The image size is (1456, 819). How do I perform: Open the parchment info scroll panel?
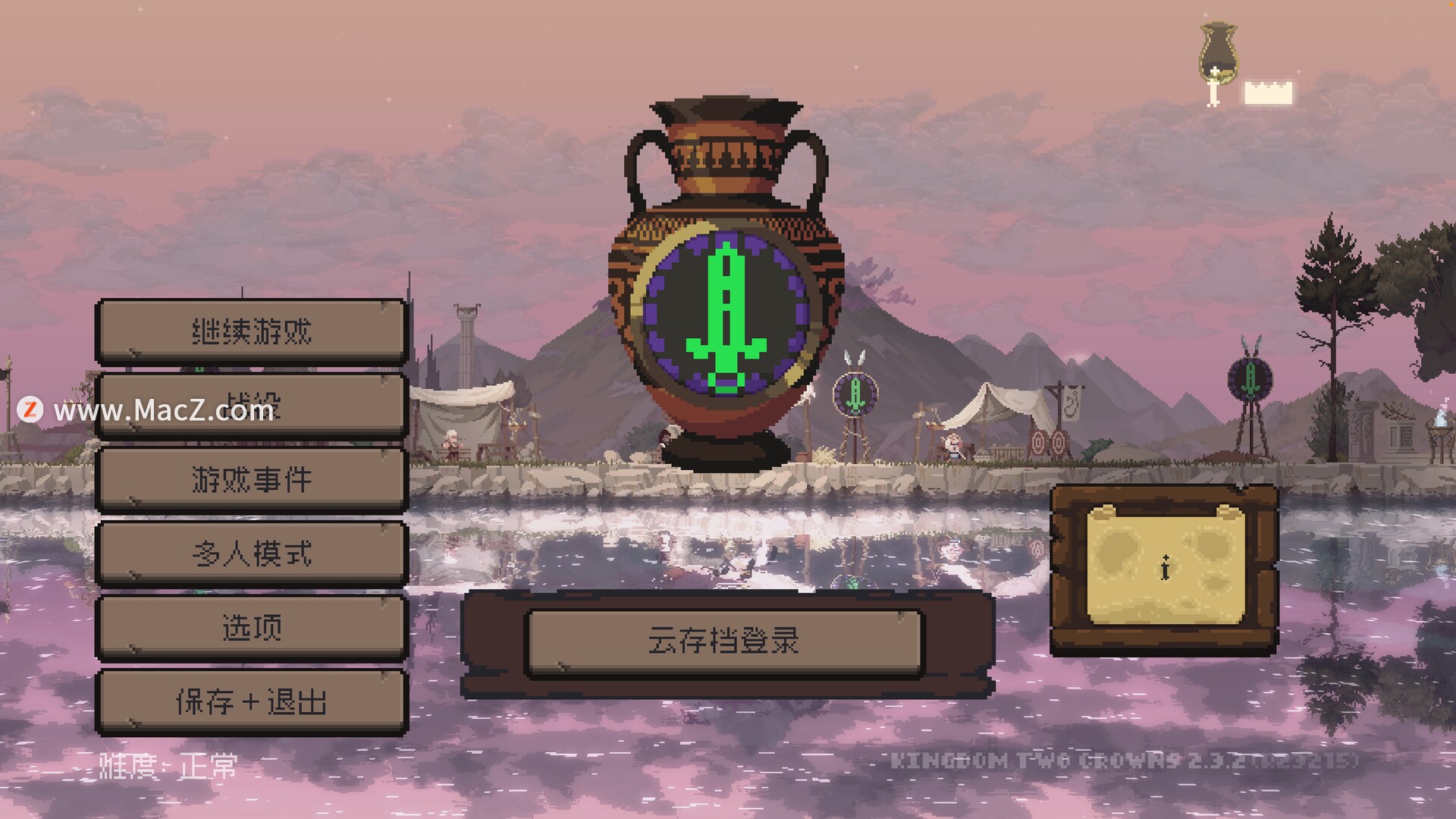point(1165,567)
